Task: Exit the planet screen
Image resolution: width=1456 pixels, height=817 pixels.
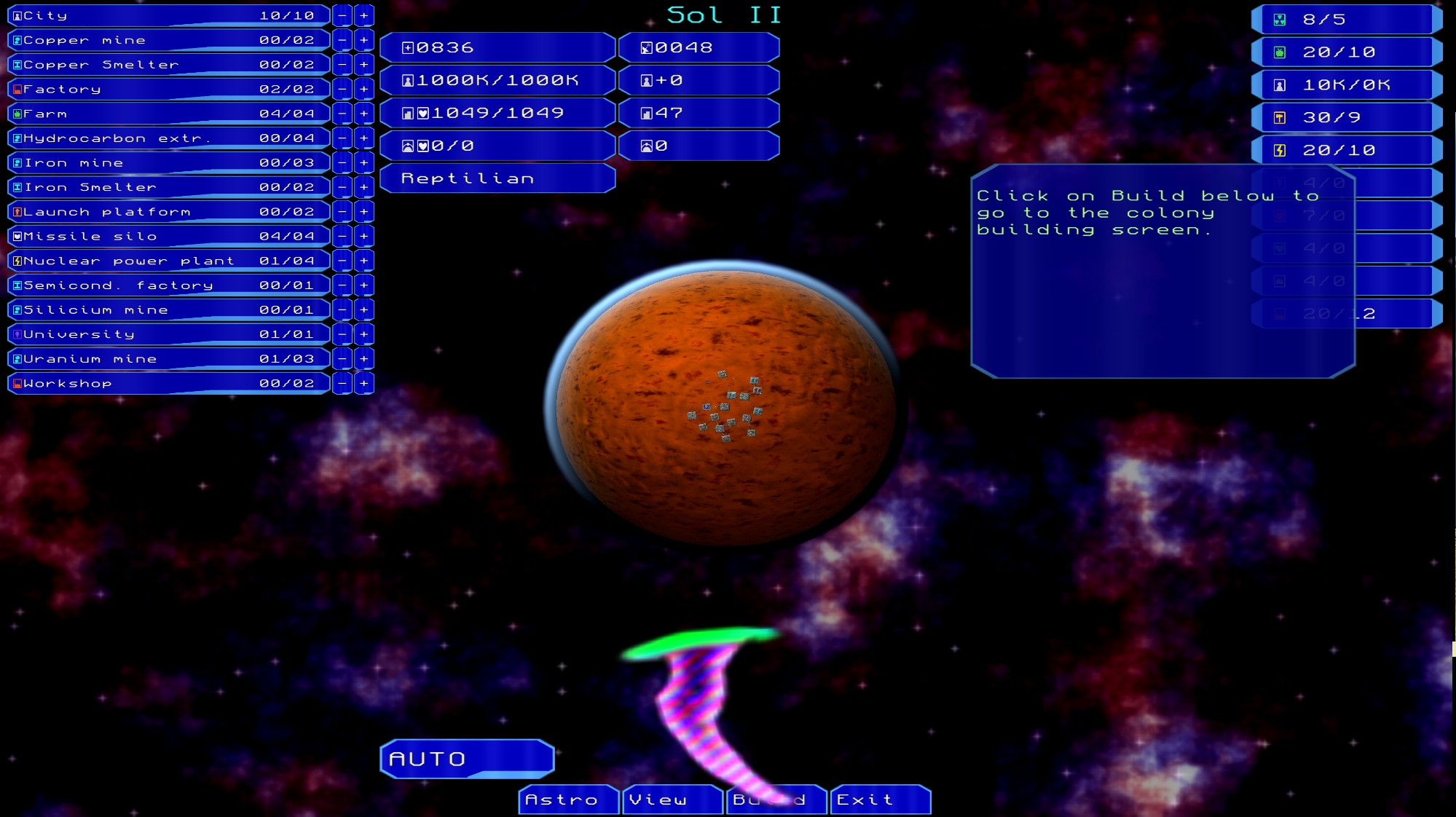Action: pyautogui.click(x=880, y=800)
